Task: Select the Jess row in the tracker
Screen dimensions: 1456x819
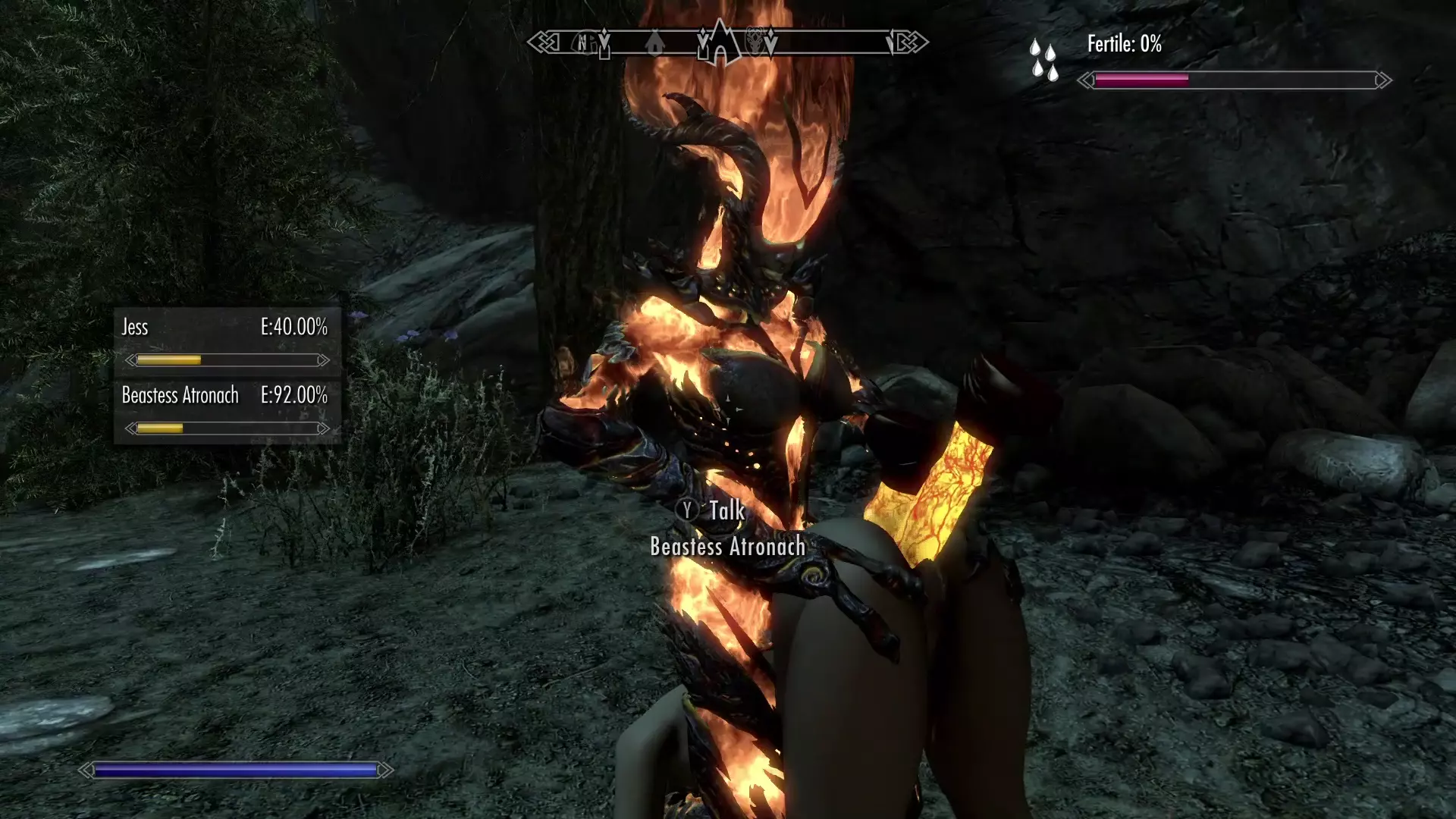Action: [226, 341]
